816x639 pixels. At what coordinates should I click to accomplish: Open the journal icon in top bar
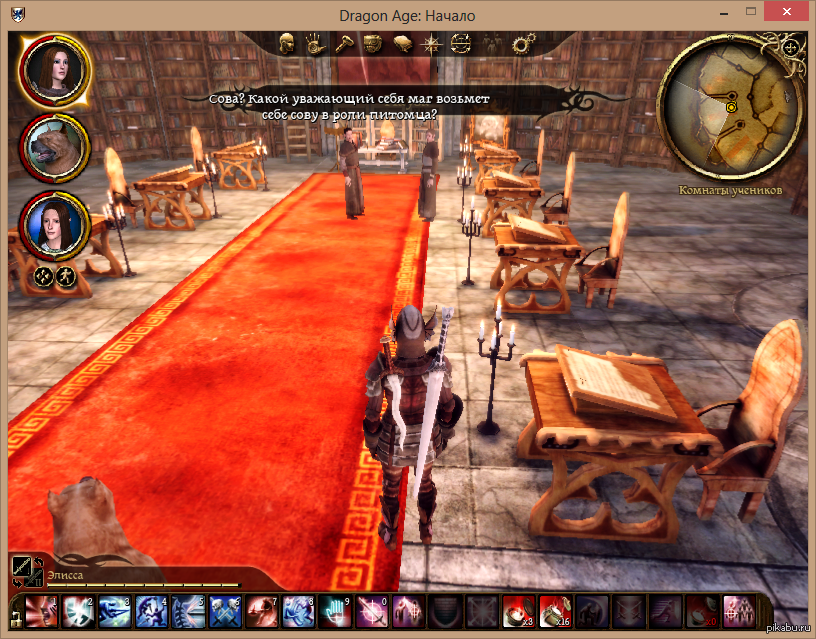[x=403, y=43]
